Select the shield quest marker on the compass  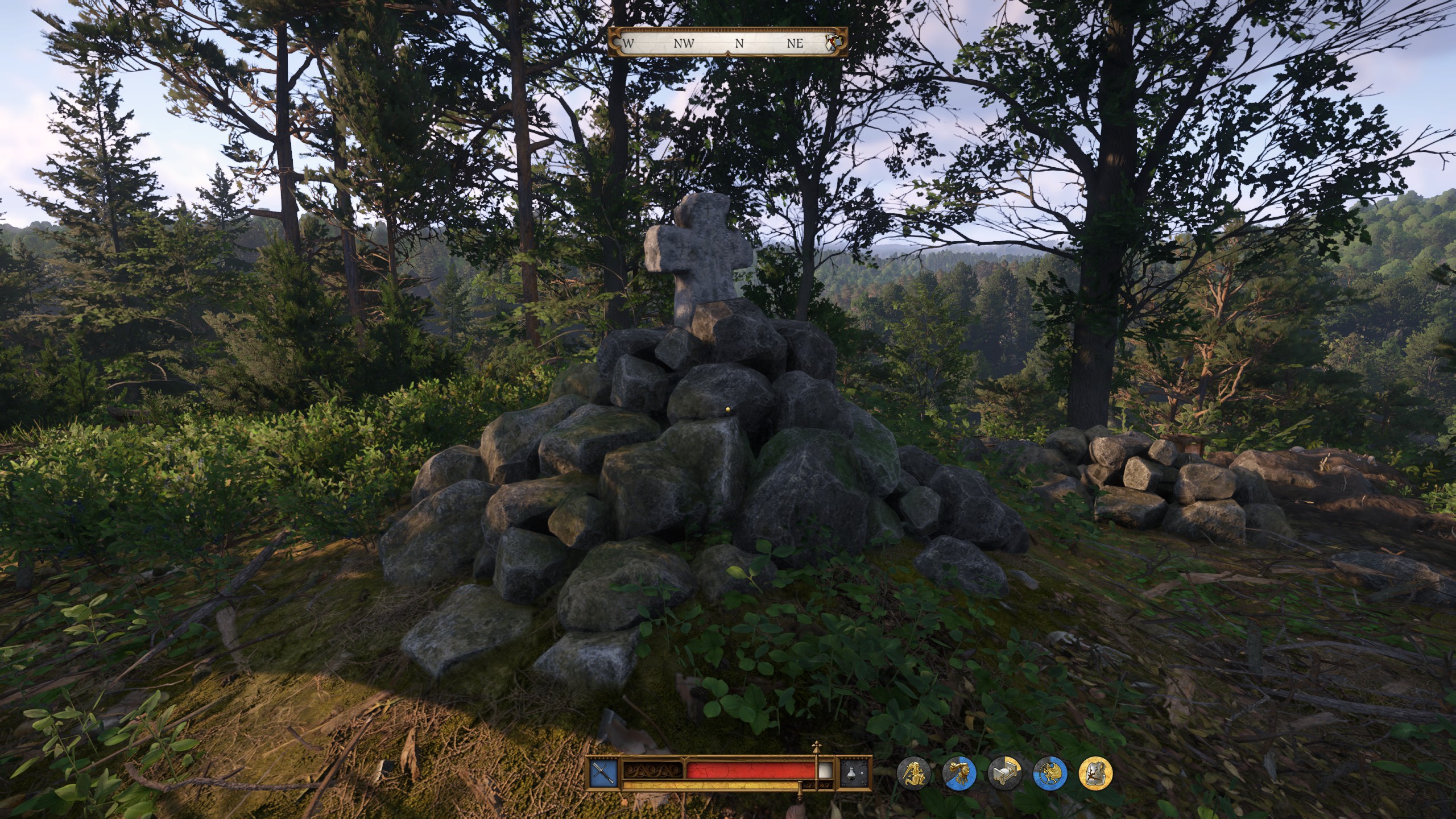point(833,42)
